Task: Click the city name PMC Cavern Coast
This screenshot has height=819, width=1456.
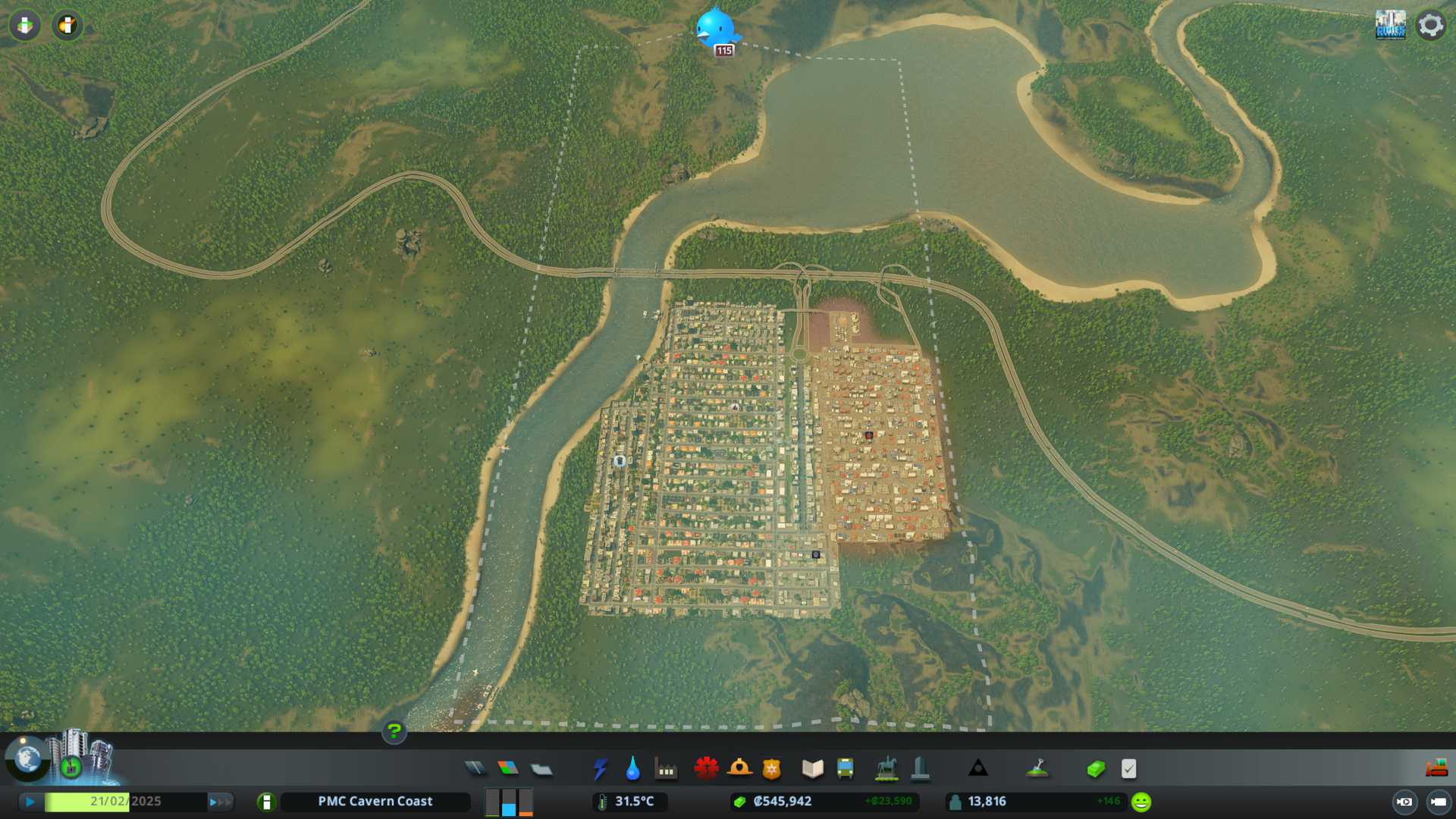Action: click(x=375, y=802)
